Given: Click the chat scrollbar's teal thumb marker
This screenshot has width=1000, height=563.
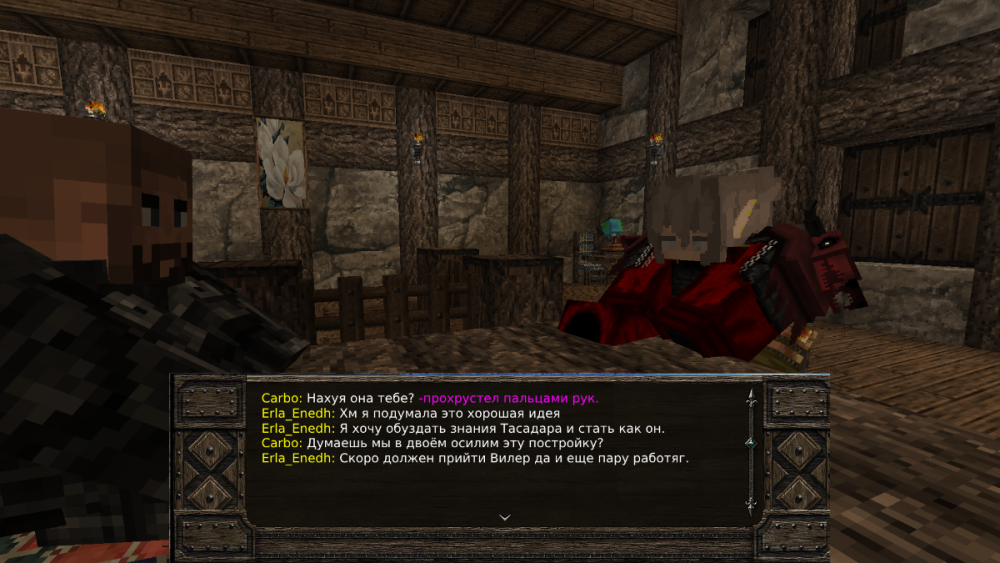Looking at the screenshot, I should [x=750, y=442].
